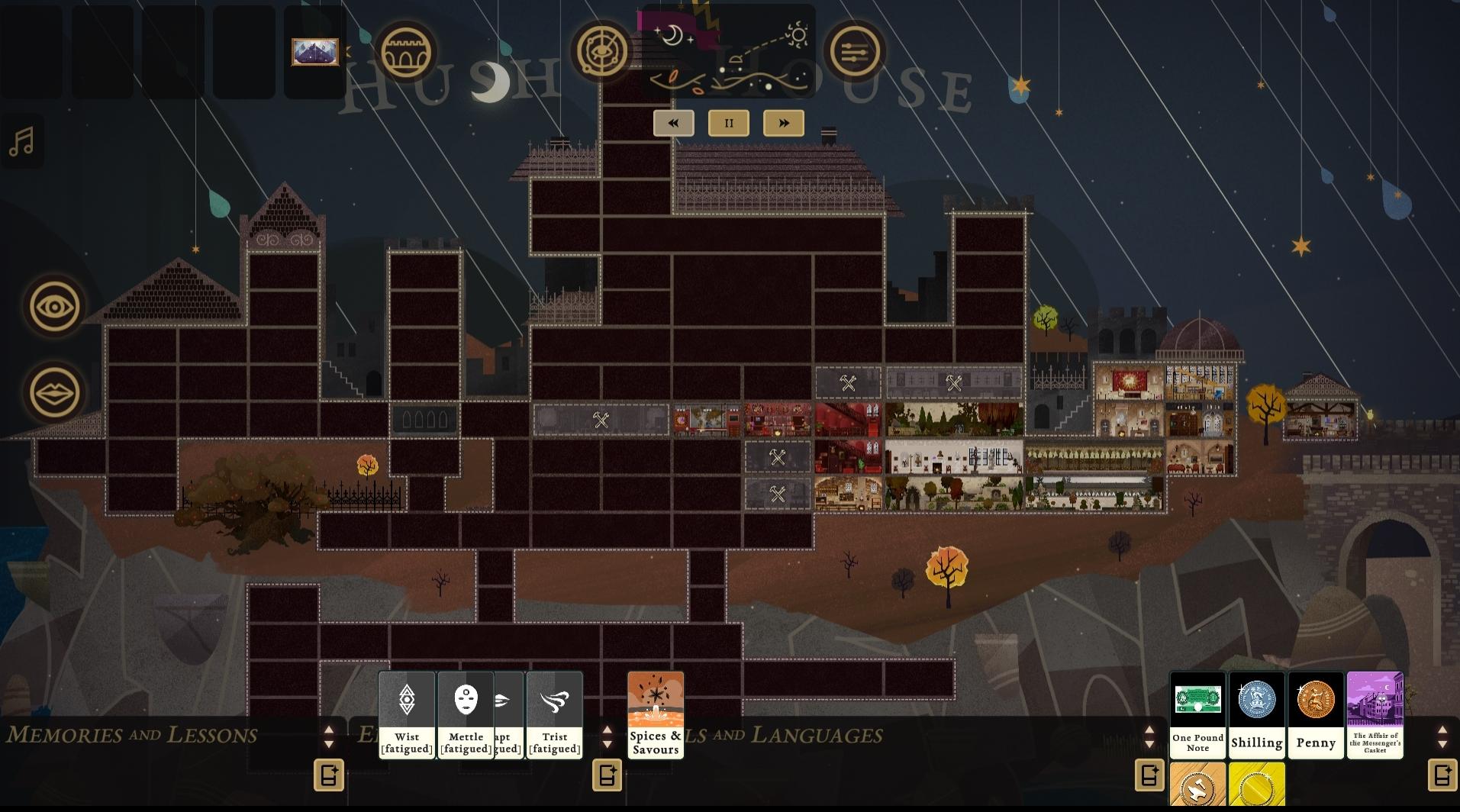Click the music note audio icon

click(22, 140)
